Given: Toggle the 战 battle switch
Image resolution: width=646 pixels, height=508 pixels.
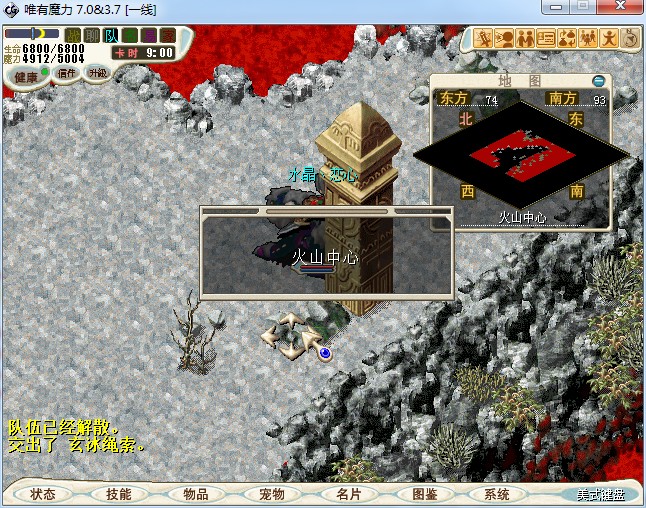Looking at the screenshot, I should 73,36.
